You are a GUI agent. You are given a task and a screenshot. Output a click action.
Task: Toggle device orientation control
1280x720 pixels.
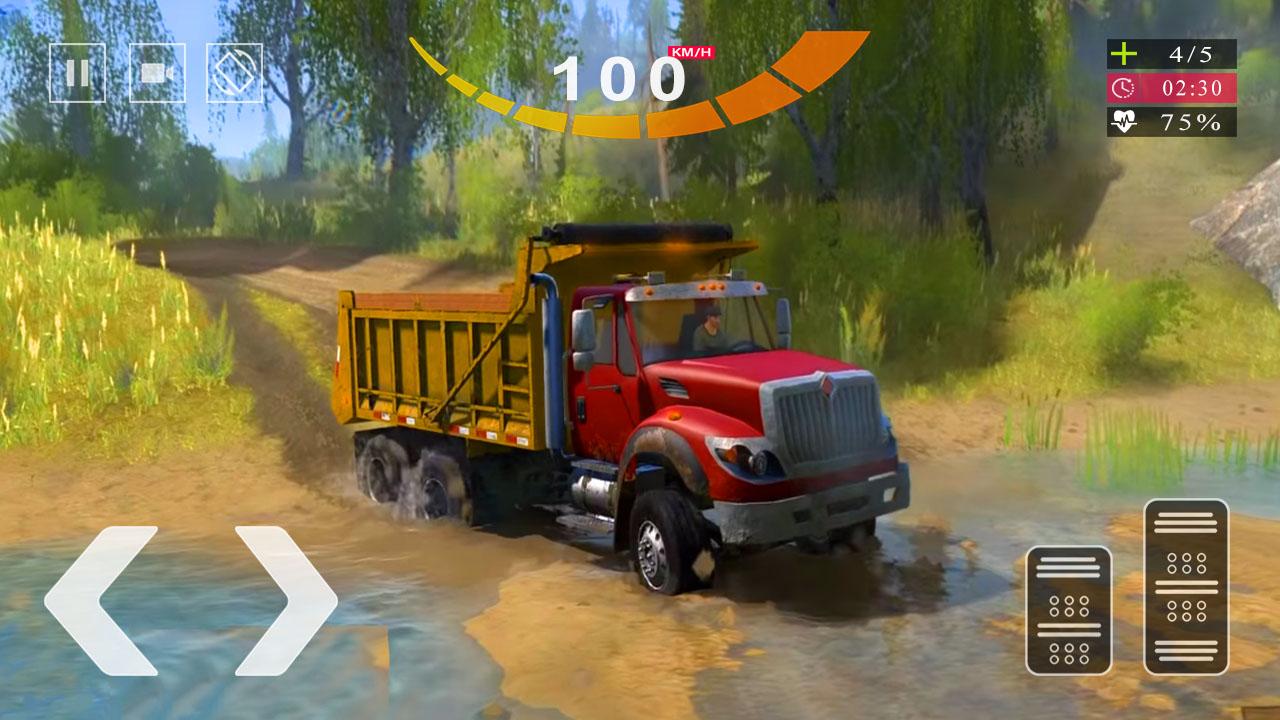pos(232,71)
